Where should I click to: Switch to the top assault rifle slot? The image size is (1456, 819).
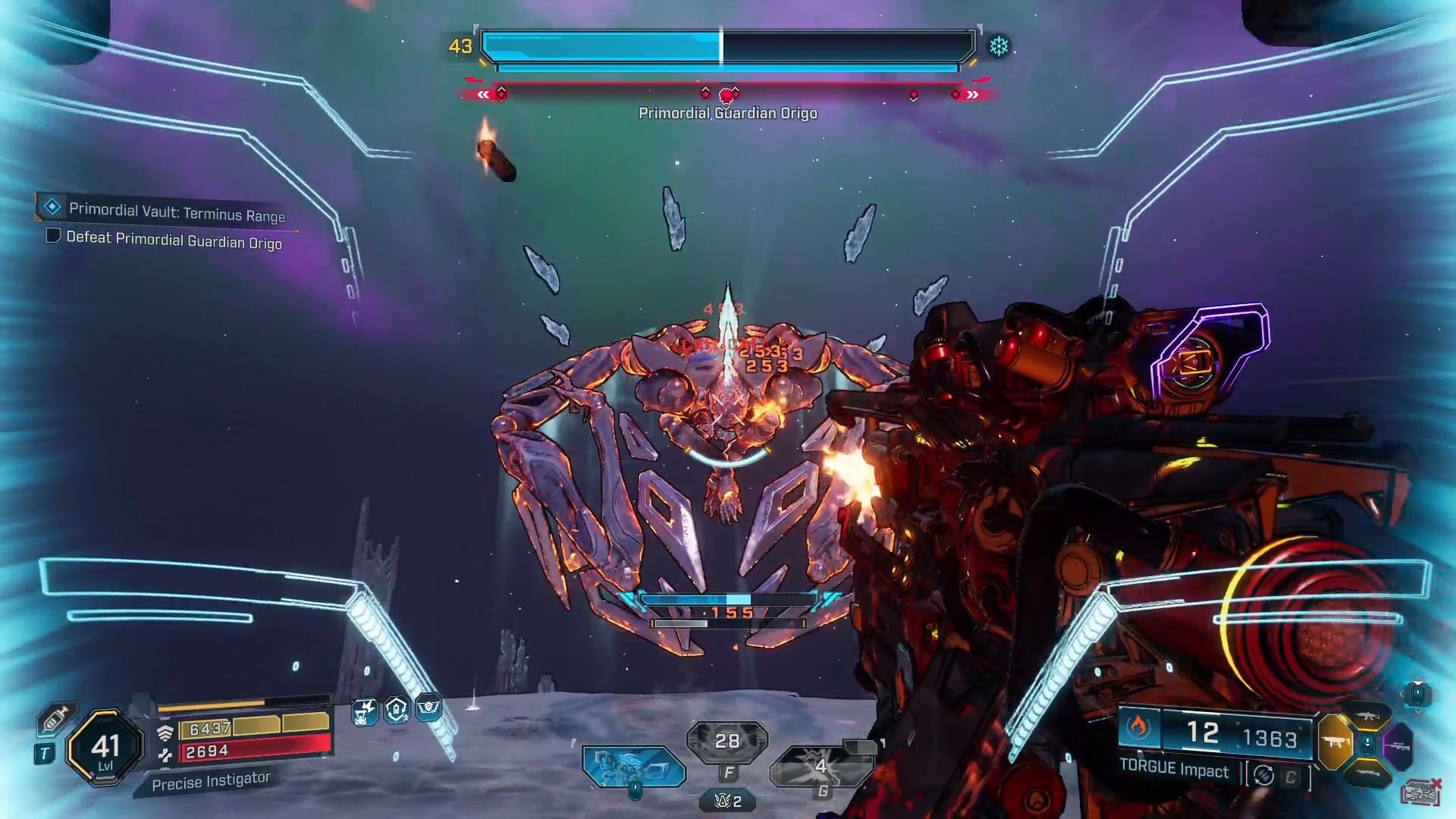(1367, 716)
